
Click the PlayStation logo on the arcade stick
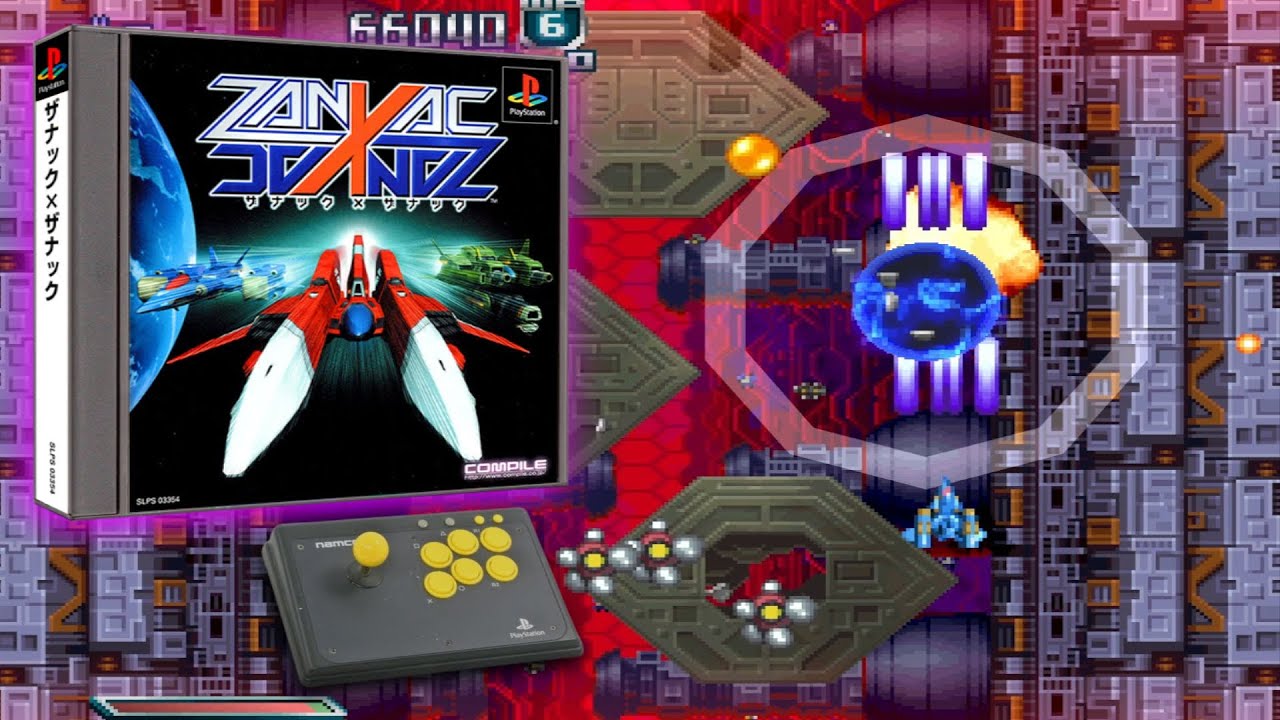click(x=528, y=627)
